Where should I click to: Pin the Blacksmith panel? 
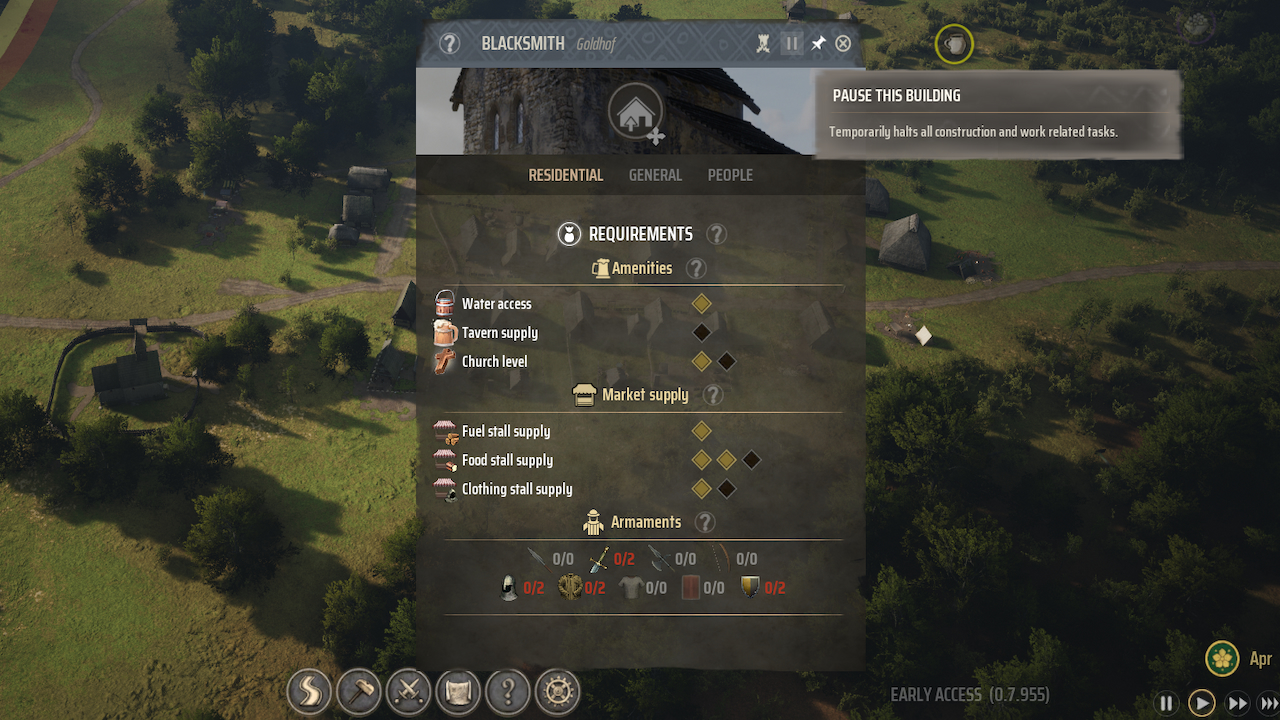point(818,44)
